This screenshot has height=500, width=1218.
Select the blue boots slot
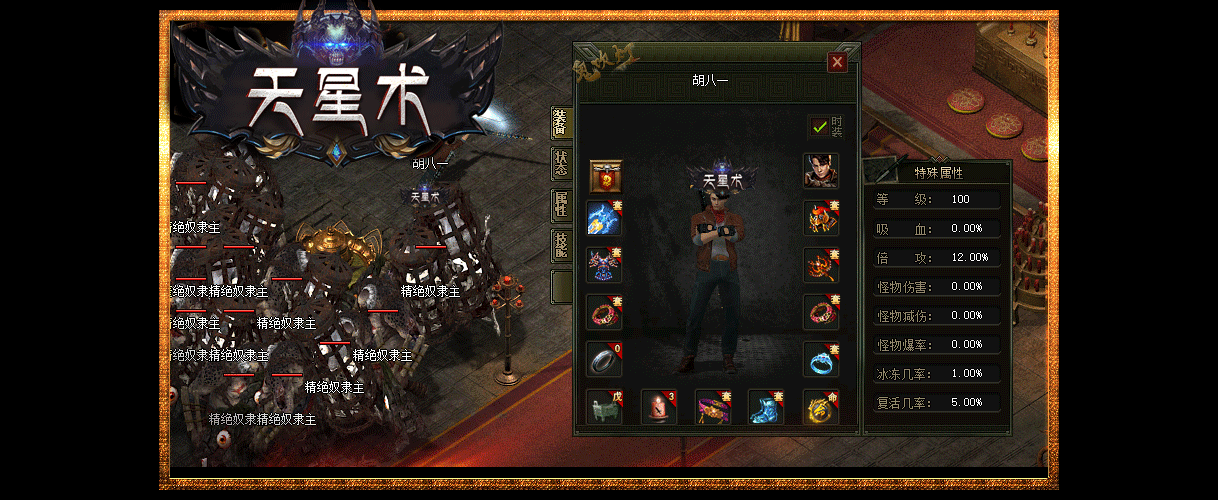766,407
